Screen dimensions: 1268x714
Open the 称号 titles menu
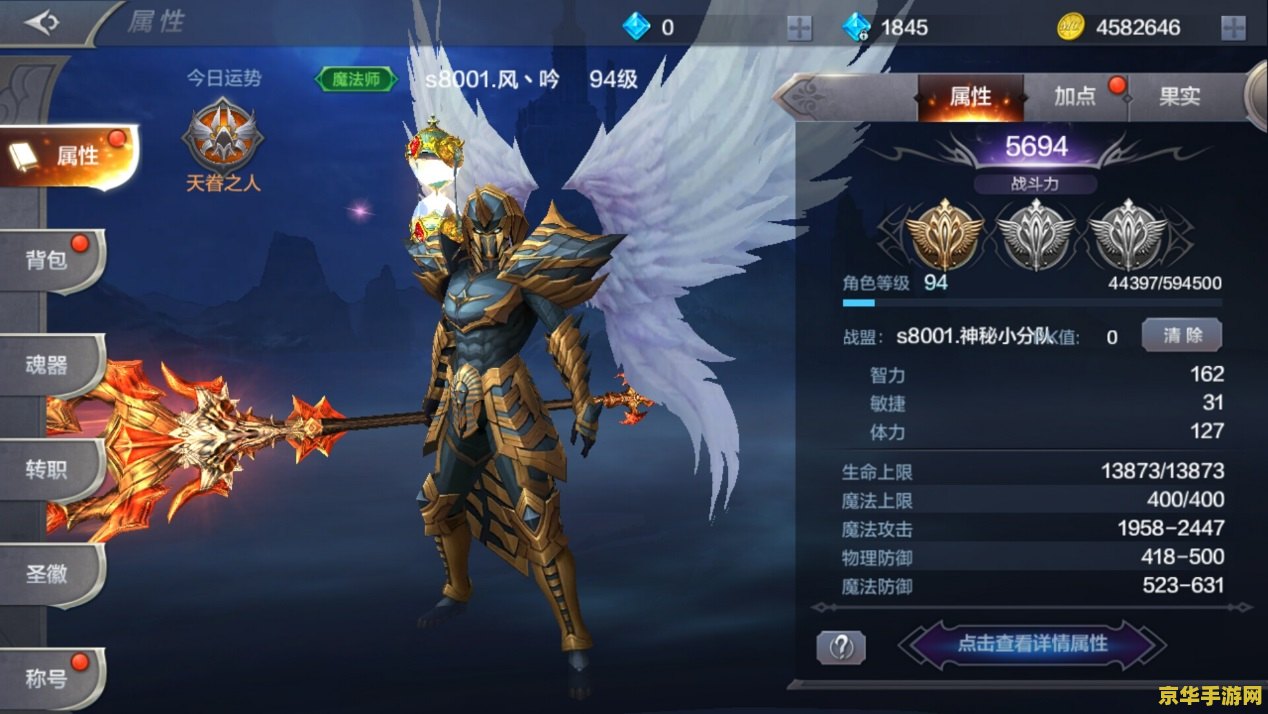[50, 679]
